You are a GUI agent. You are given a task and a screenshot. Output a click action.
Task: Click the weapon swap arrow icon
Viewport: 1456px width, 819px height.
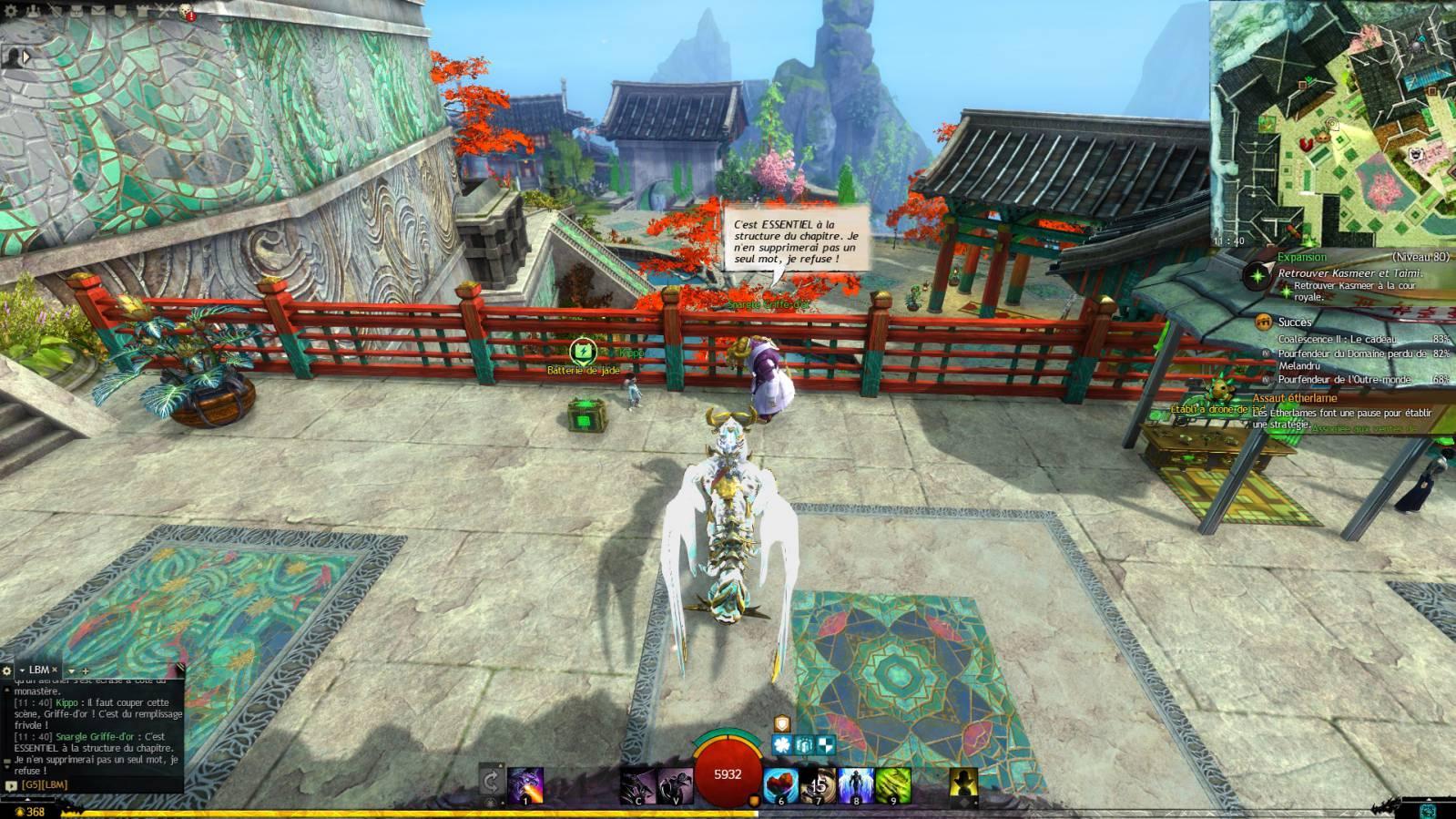[491, 782]
